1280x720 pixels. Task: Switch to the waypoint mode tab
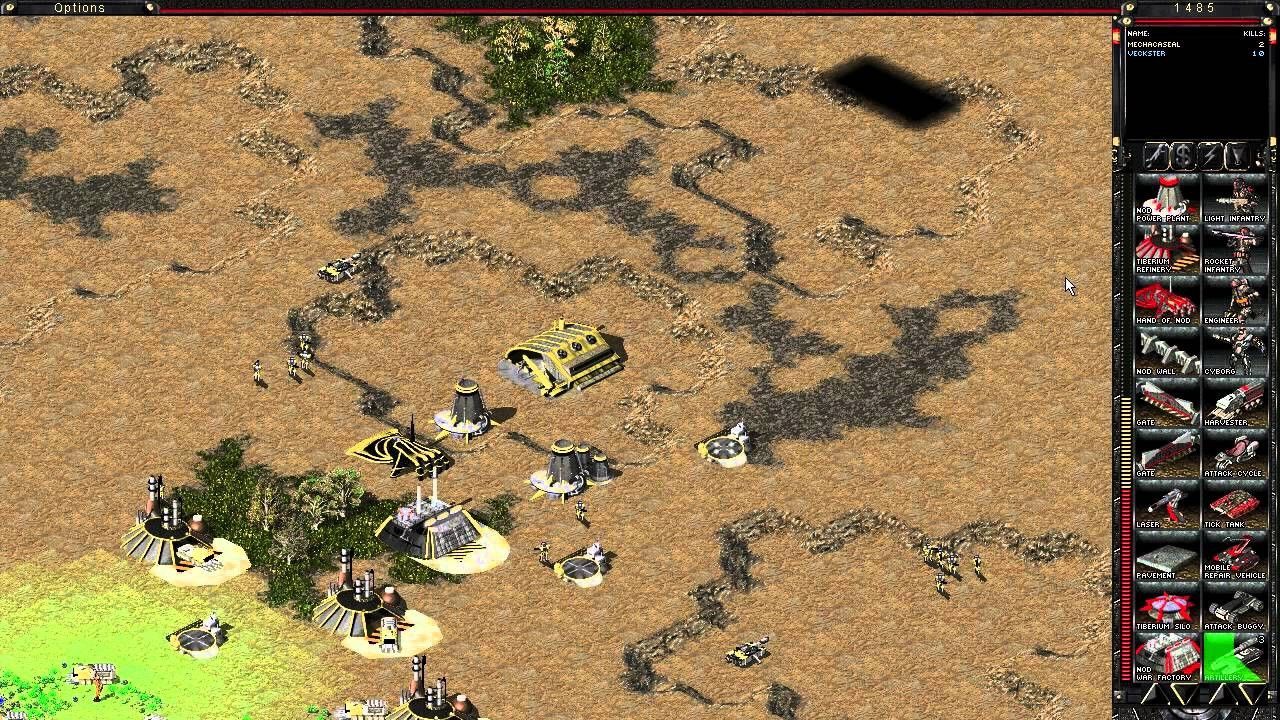pyautogui.click(x=1238, y=156)
